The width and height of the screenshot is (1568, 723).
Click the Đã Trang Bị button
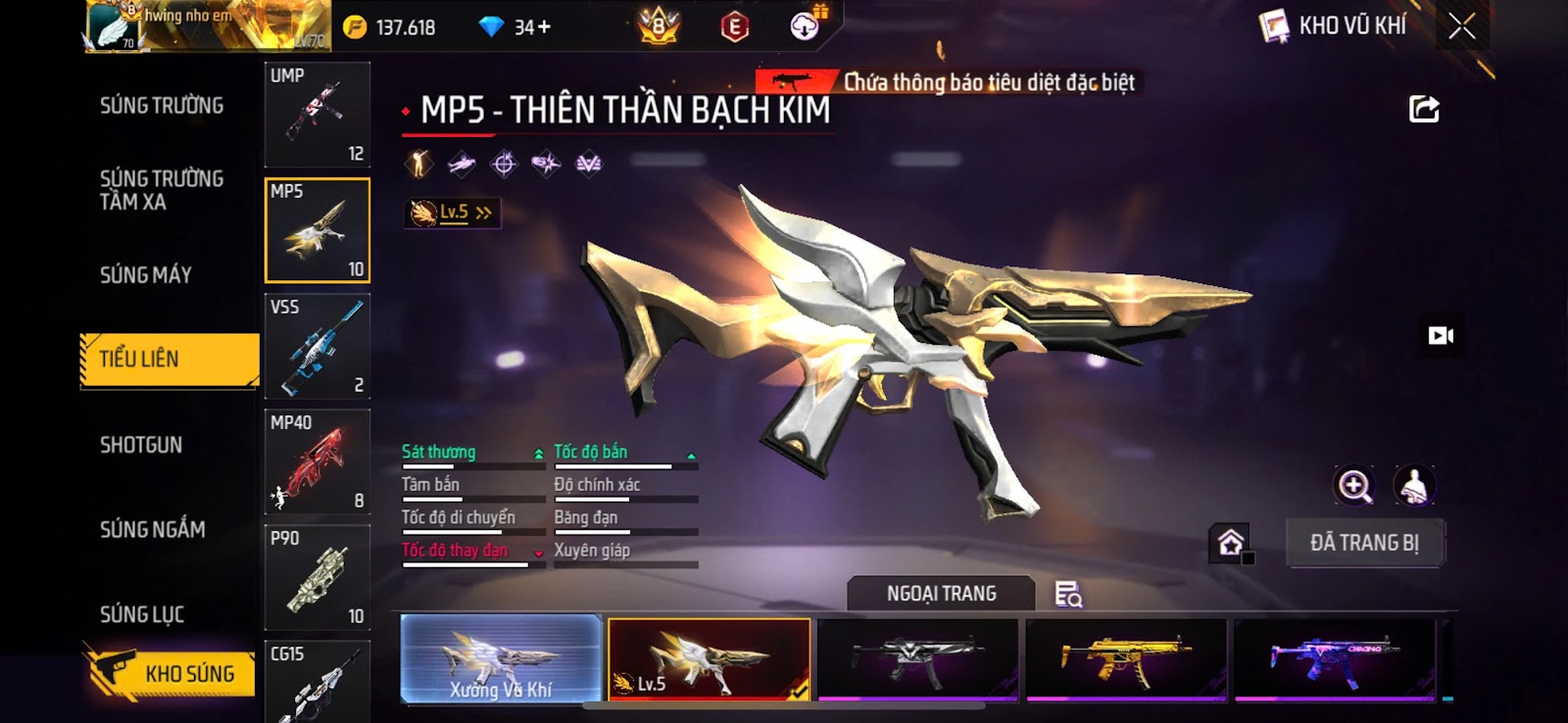click(1364, 543)
